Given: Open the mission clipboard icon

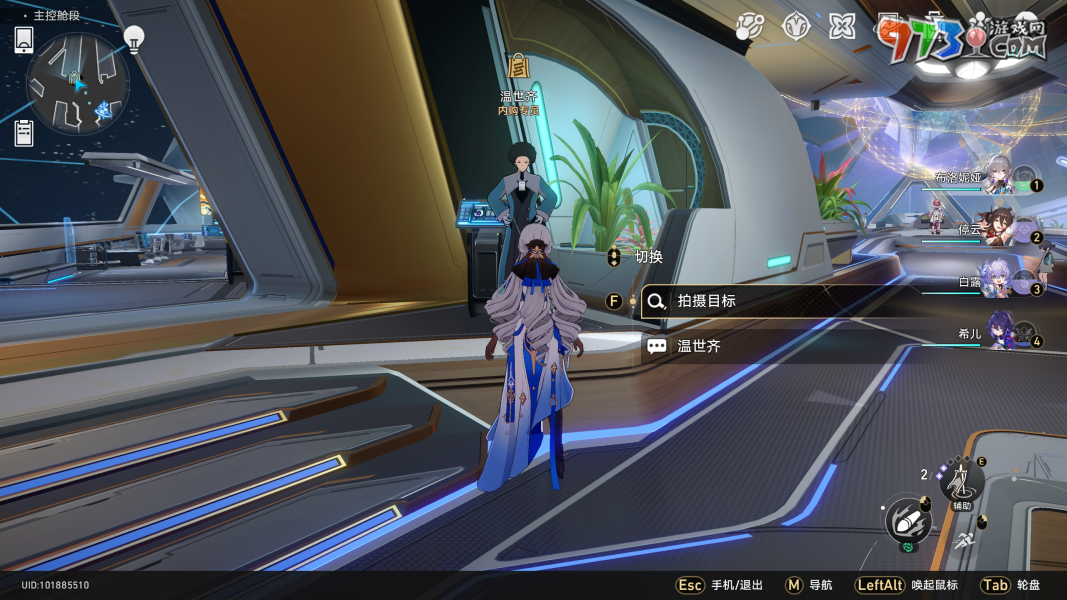Looking at the screenshot, I should click(24, 132).
